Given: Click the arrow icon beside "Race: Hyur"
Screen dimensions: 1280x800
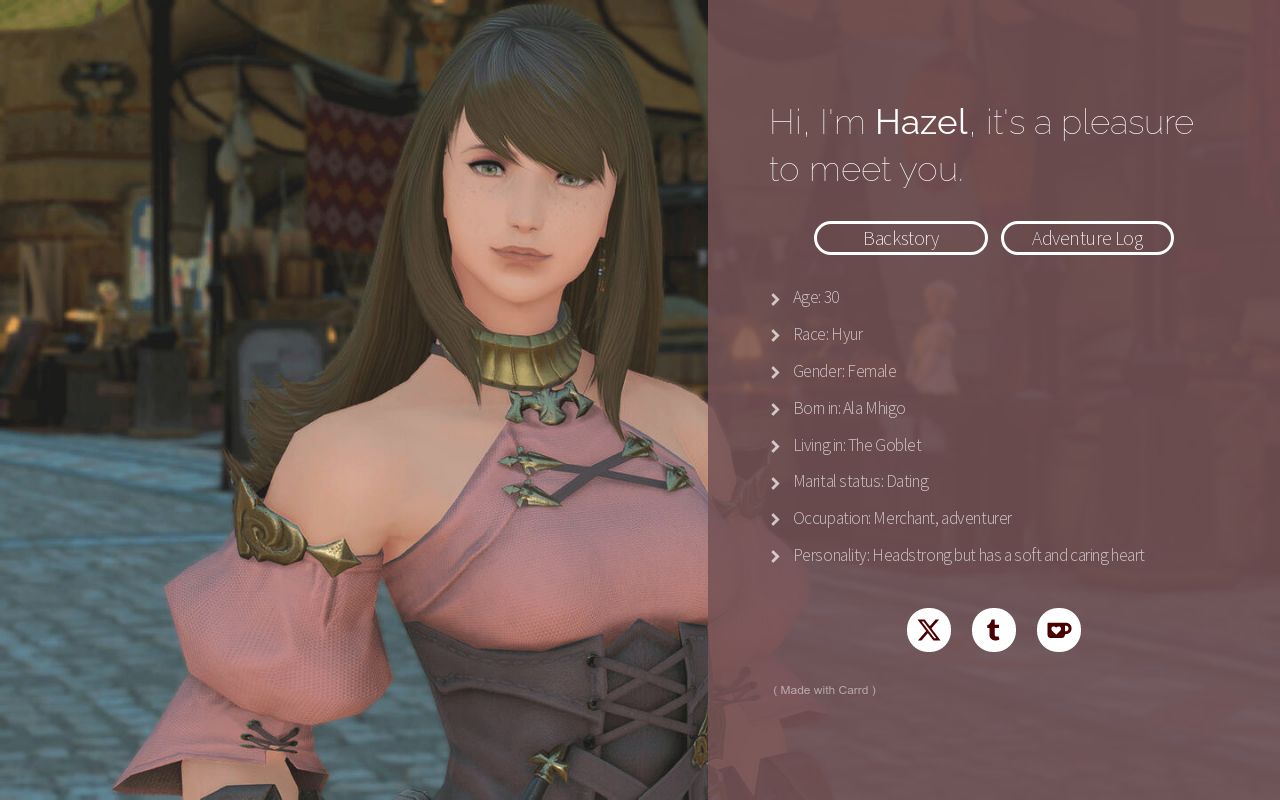Looking at the screenshot, I should coord(776,335).
